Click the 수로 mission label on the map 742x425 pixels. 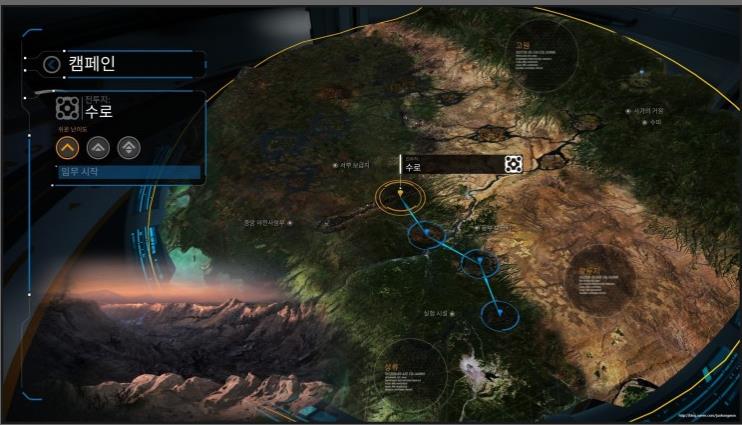click(455, 165)
